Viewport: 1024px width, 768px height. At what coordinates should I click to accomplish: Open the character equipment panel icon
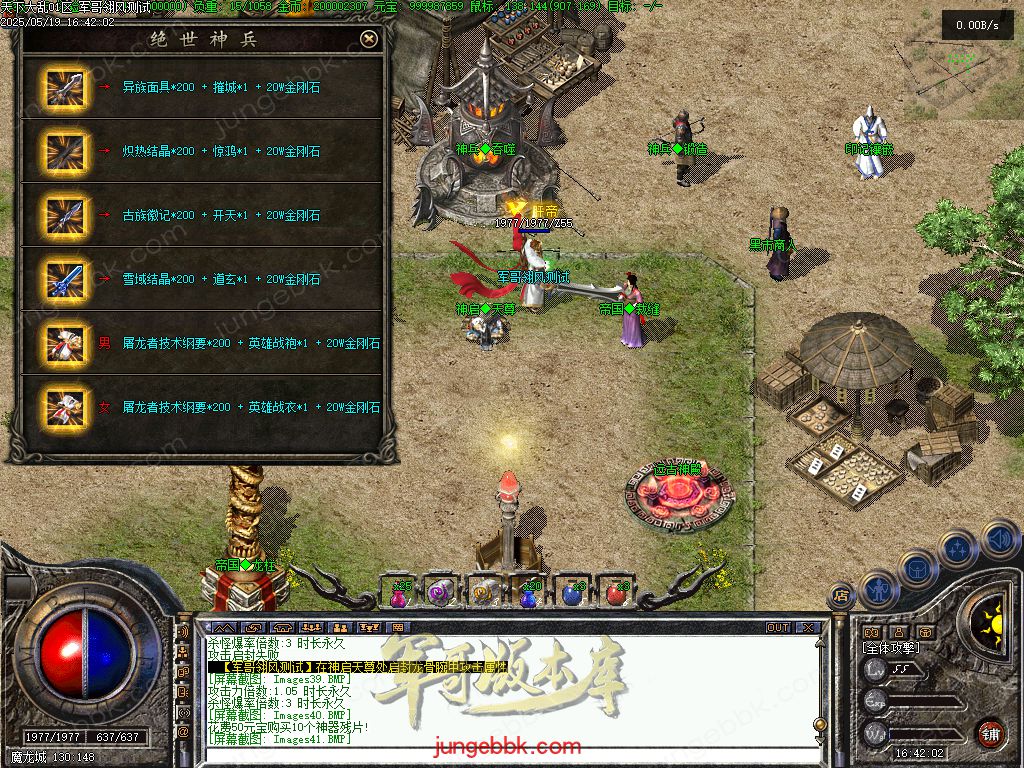[877, 589]
